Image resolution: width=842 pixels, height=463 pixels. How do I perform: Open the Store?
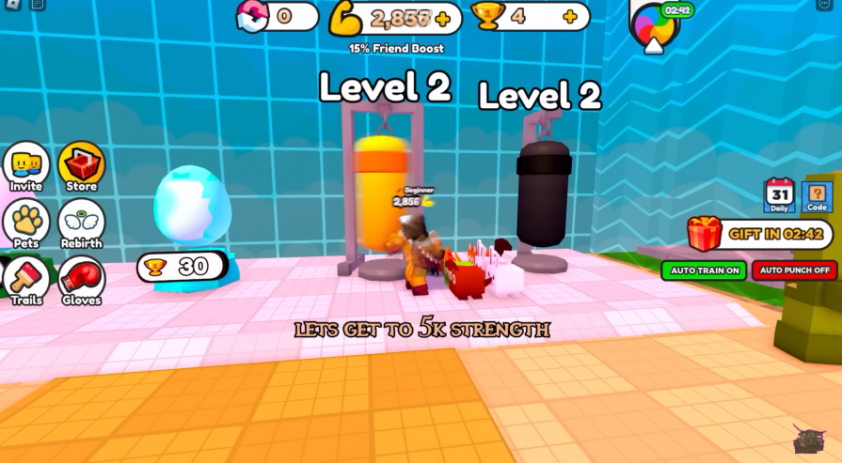pyautogui.click(x=81, y=166)
